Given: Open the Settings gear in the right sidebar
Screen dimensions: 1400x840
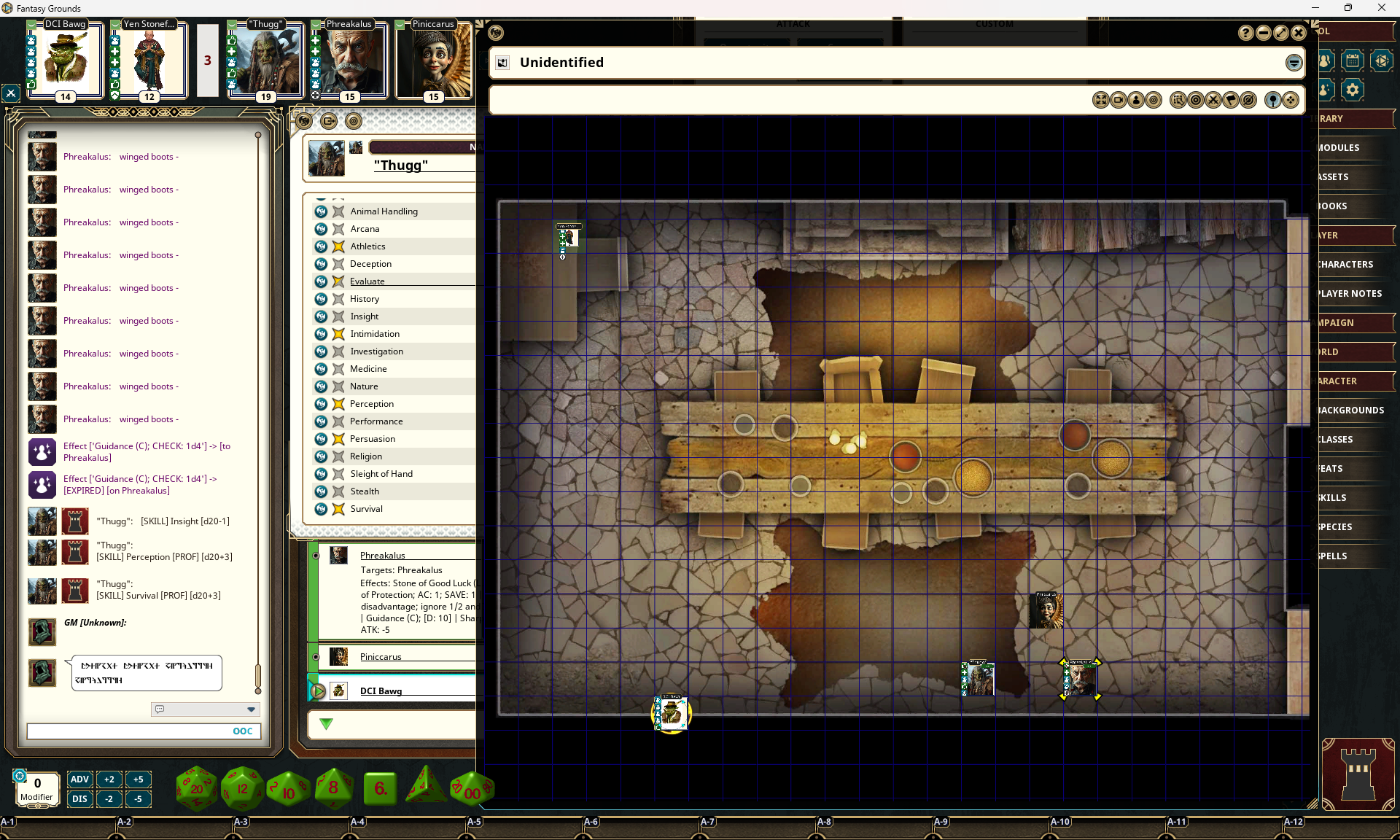Looking at the screenshot, I should [1352, 90].
